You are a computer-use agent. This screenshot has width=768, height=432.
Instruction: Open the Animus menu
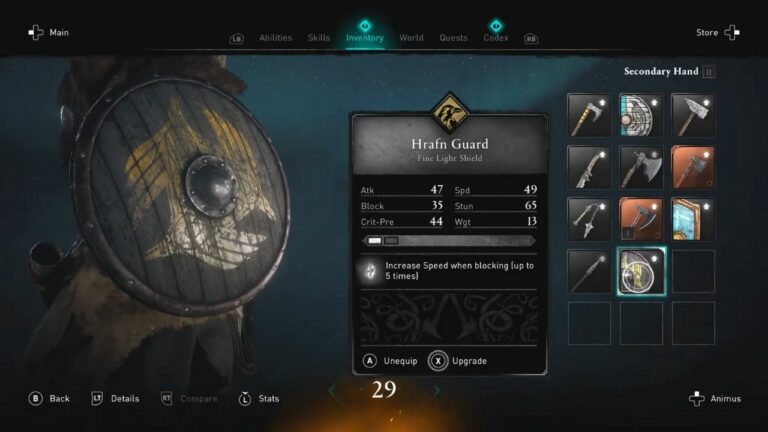click(715, 398)
